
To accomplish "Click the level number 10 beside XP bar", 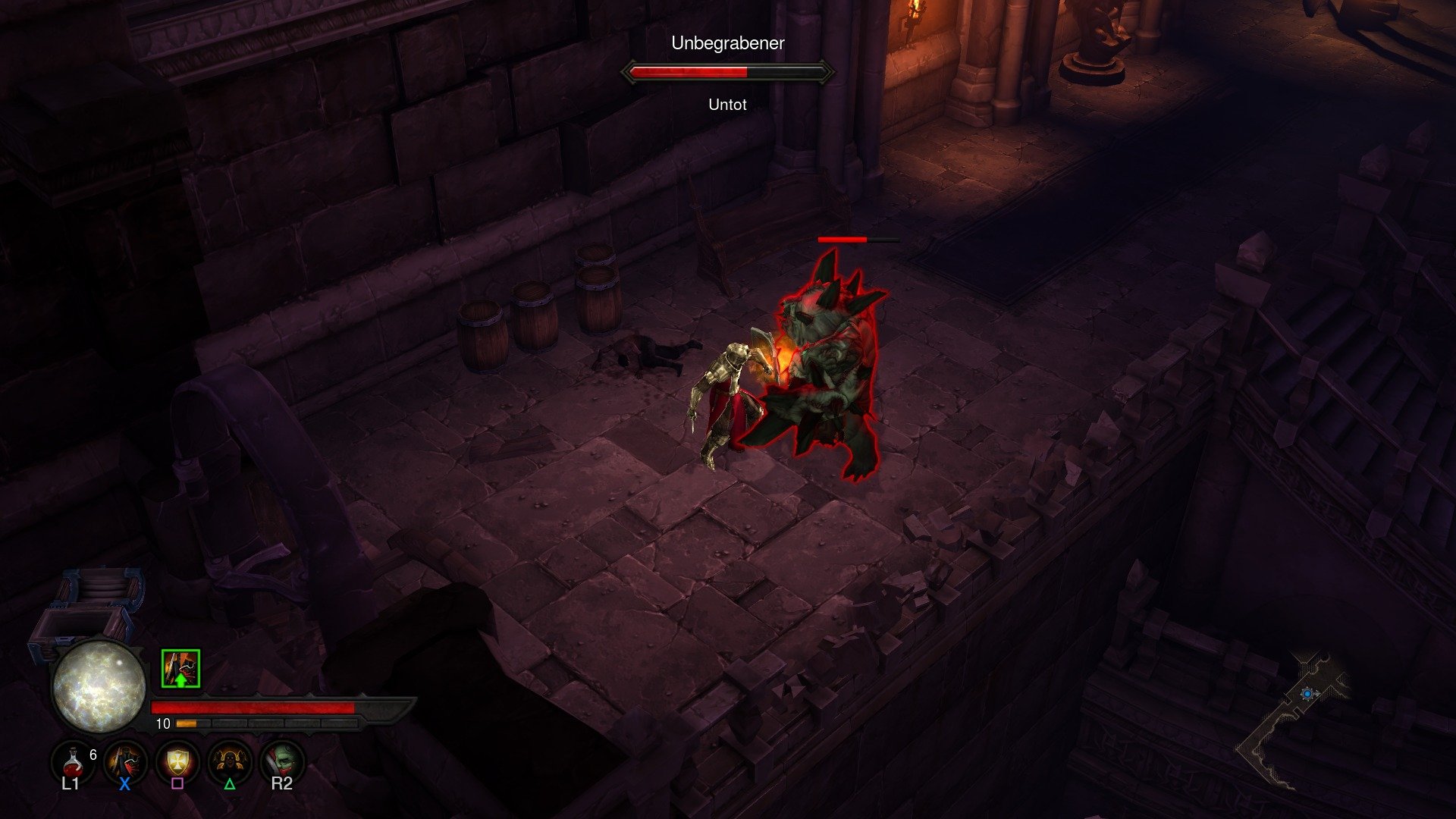I will [x=162, y=724].
